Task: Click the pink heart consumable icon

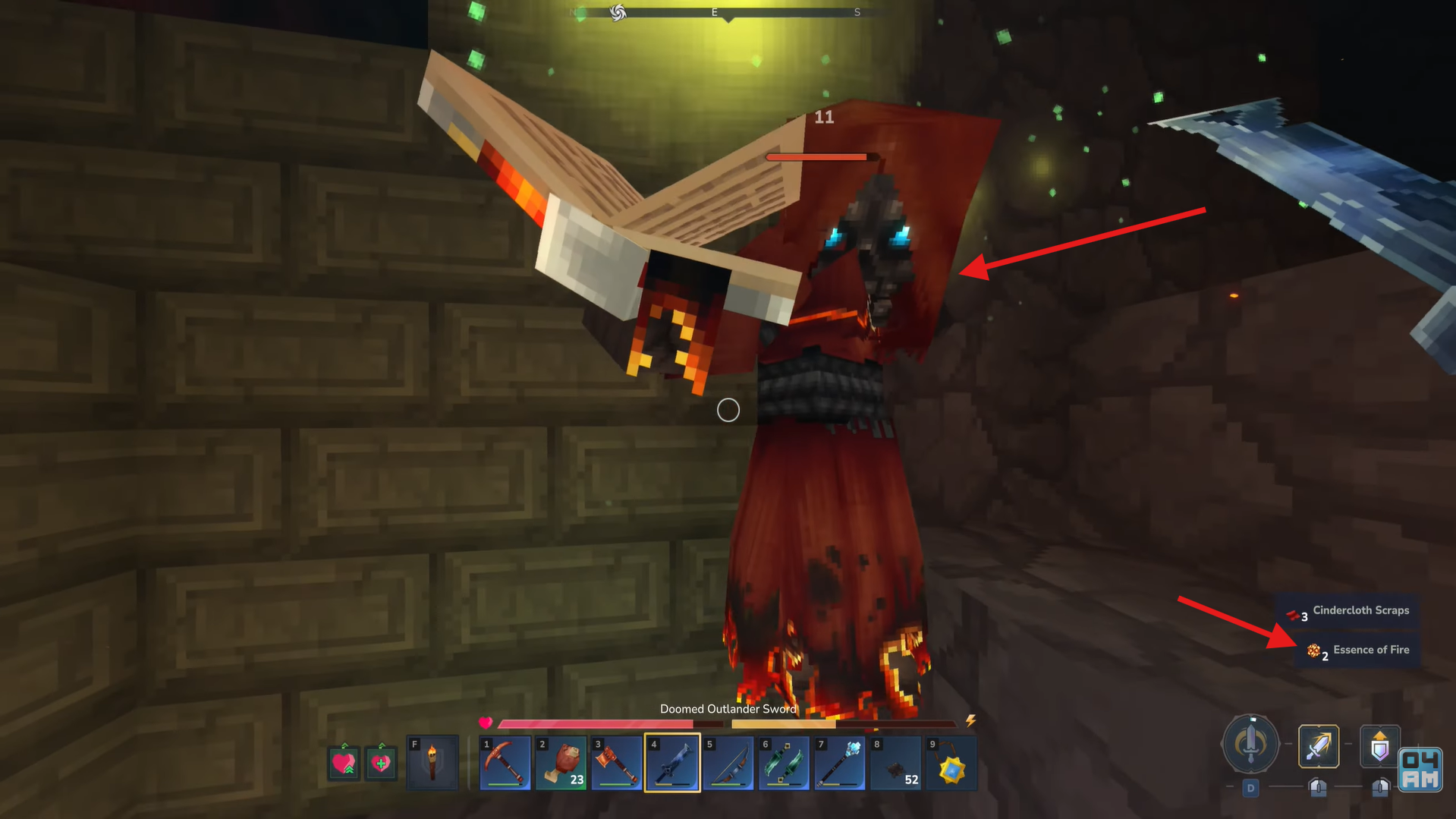Action: coord(345,764)
